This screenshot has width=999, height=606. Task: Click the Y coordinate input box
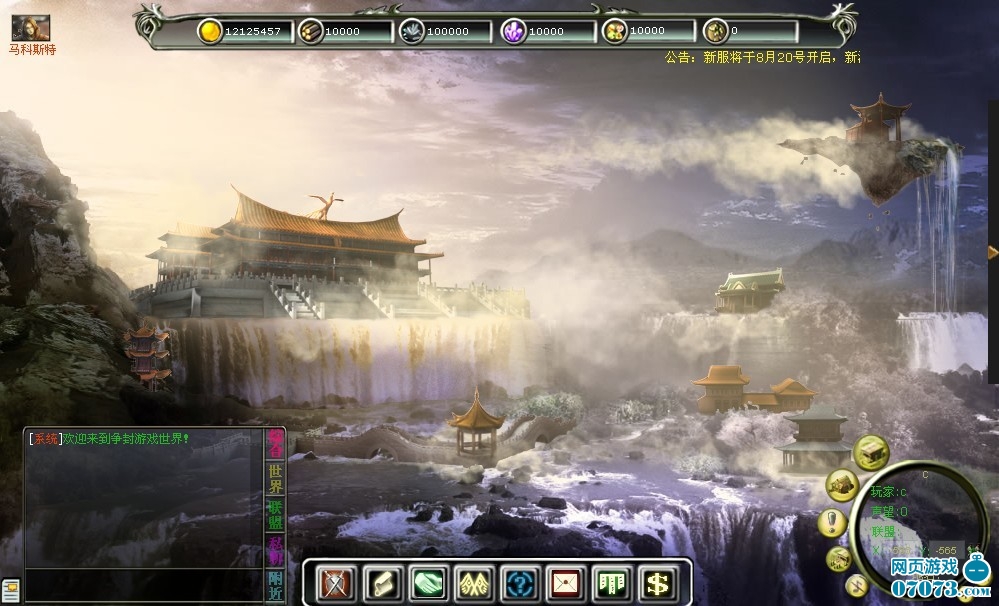[944, 551]
